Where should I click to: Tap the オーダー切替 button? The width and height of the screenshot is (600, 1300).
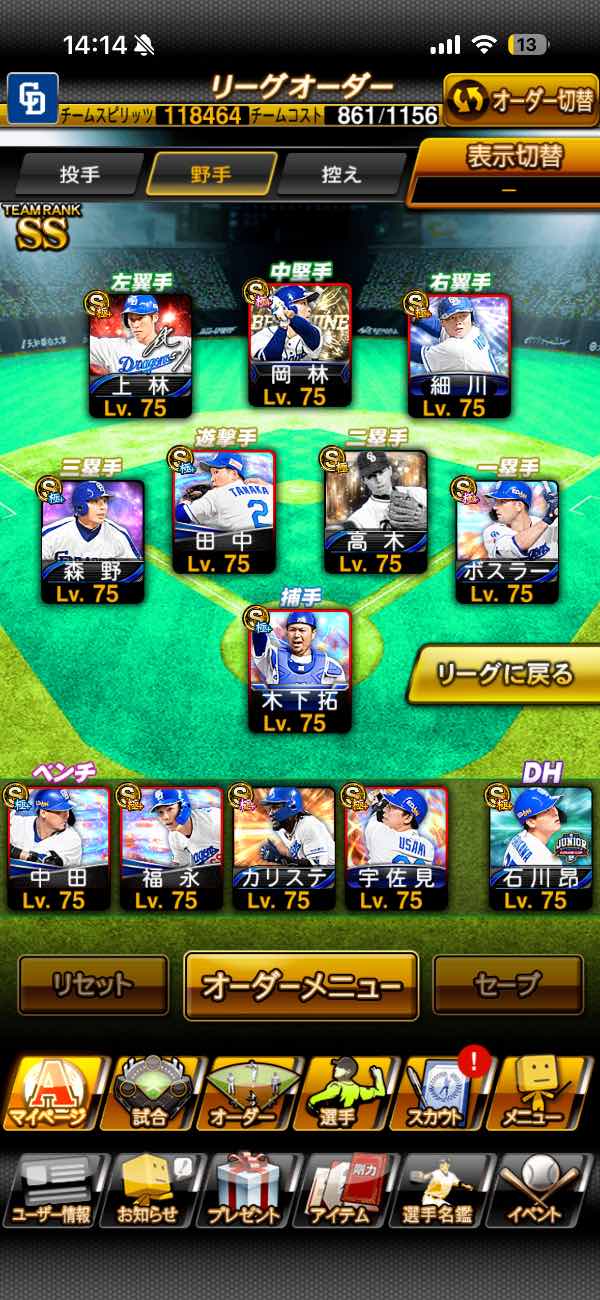[x=520, y=100]
